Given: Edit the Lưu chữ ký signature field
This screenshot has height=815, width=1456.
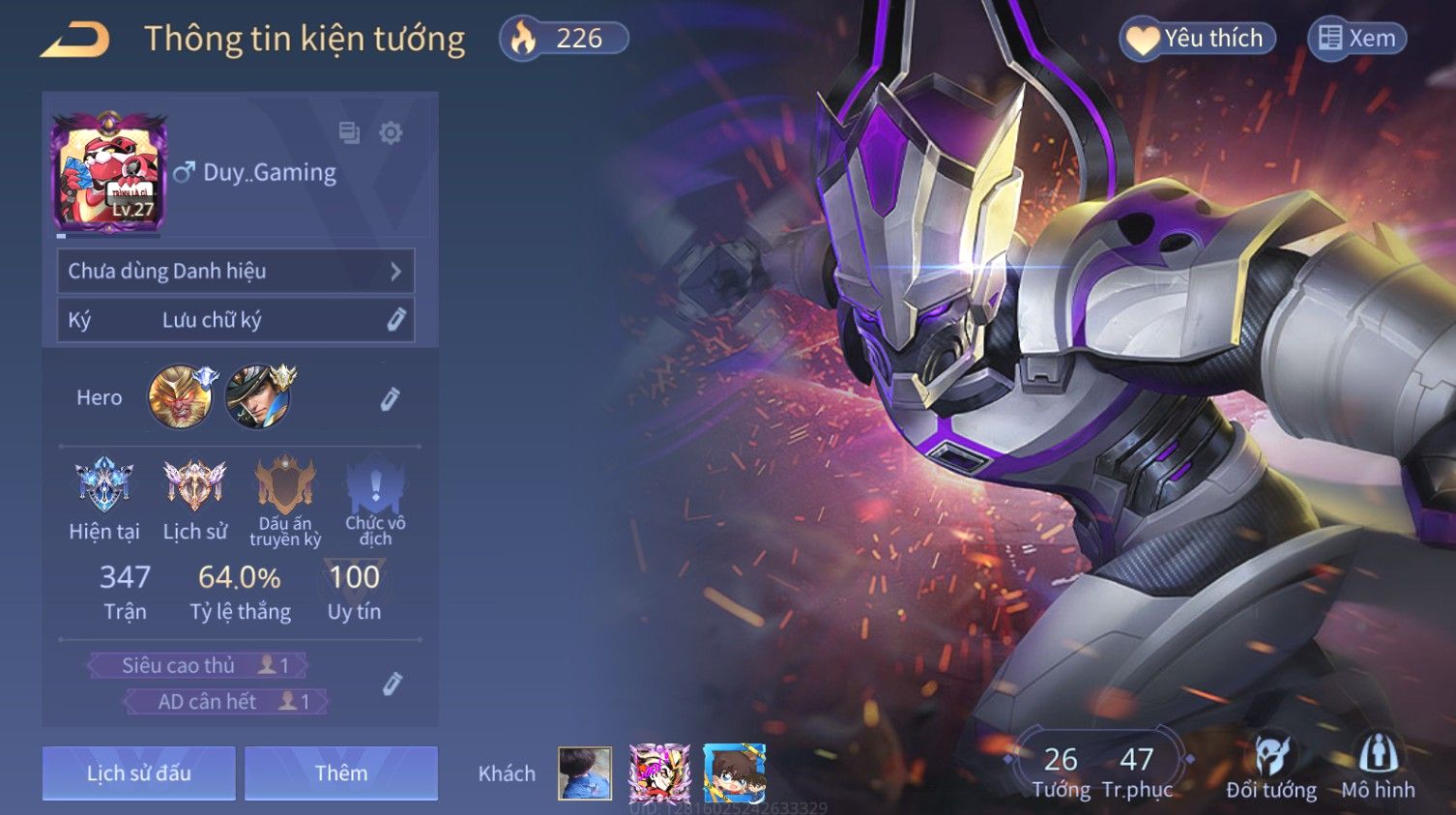Looking at the screenshot, I should point(235,320).
